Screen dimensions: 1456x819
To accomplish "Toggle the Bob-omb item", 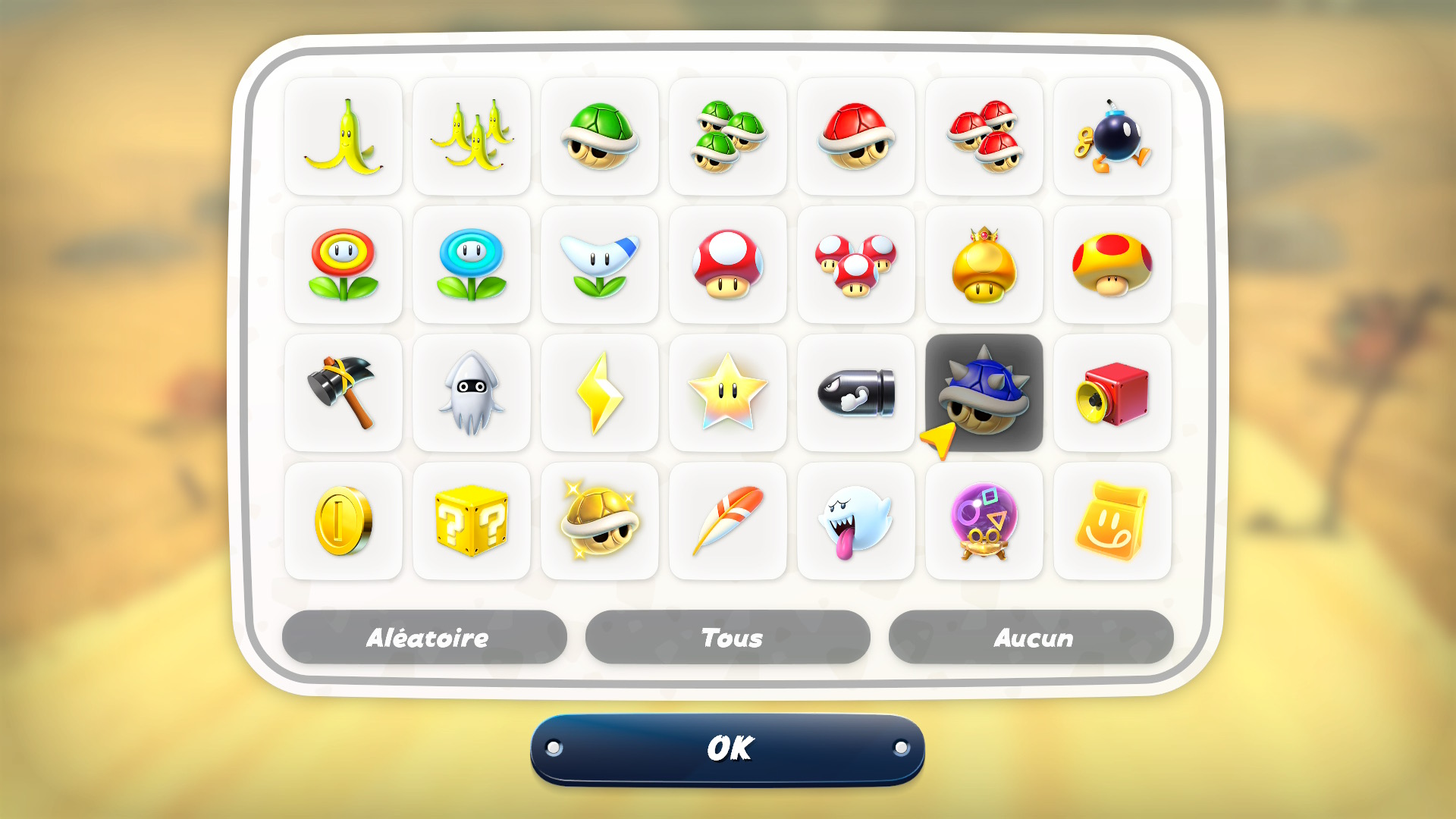I will click(1112, 136).
